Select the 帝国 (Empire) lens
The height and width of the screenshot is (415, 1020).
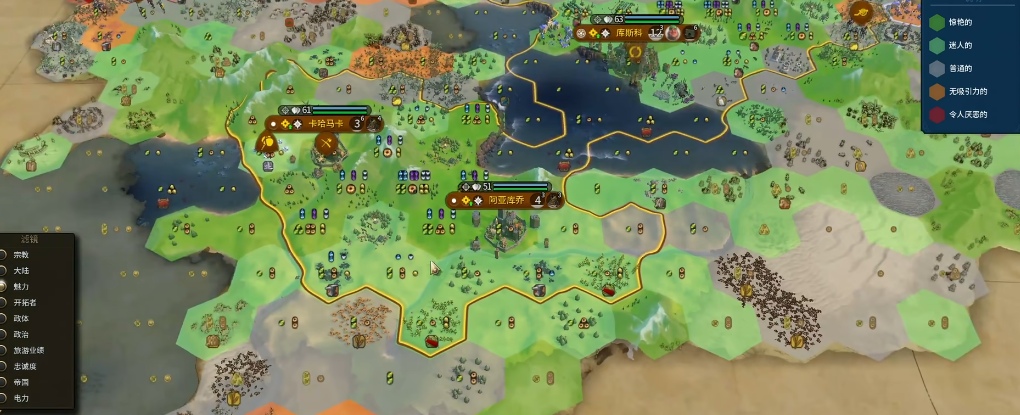4,382
